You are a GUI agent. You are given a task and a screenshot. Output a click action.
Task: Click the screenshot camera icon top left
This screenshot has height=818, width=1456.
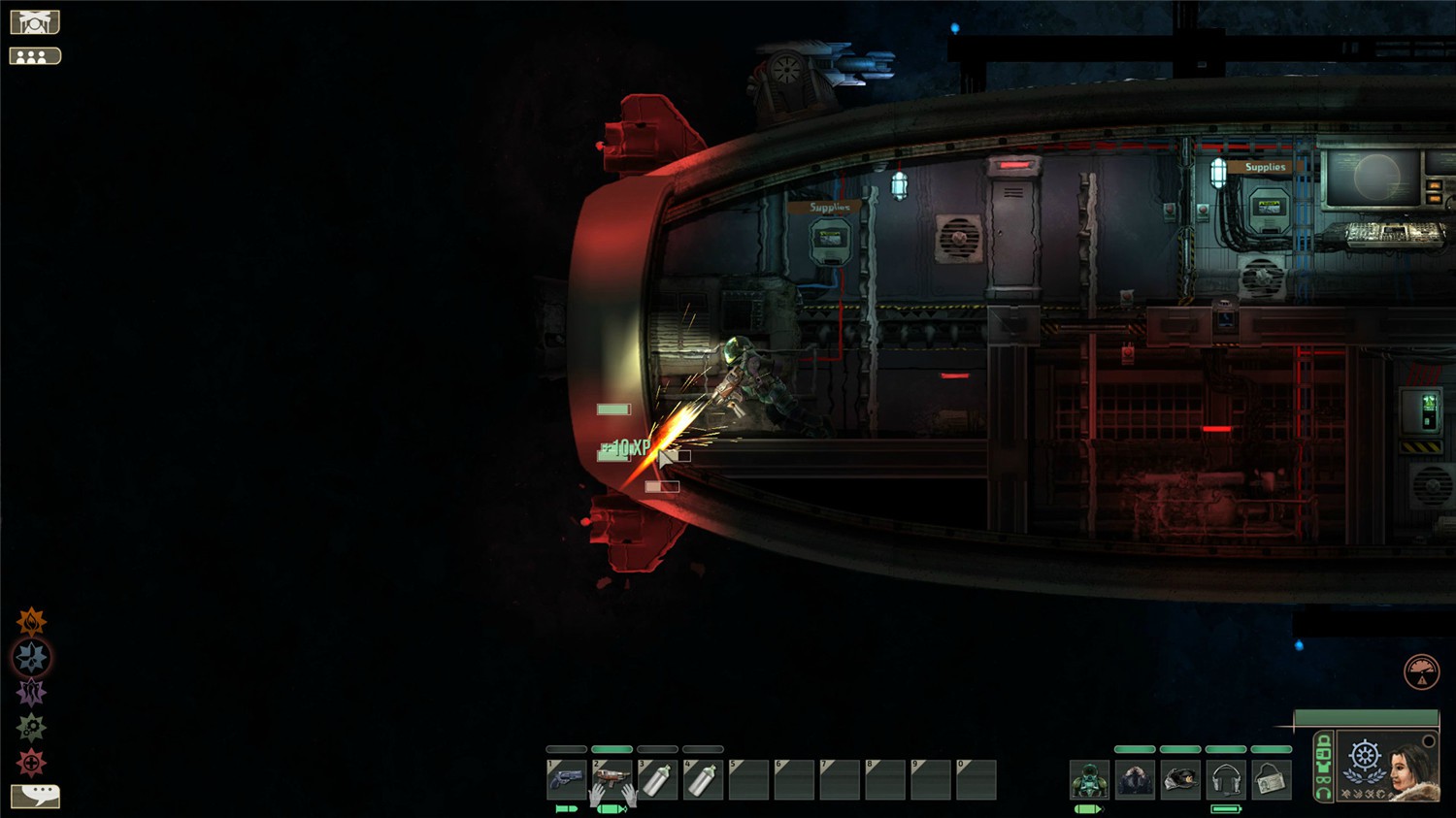click(35, 20)
